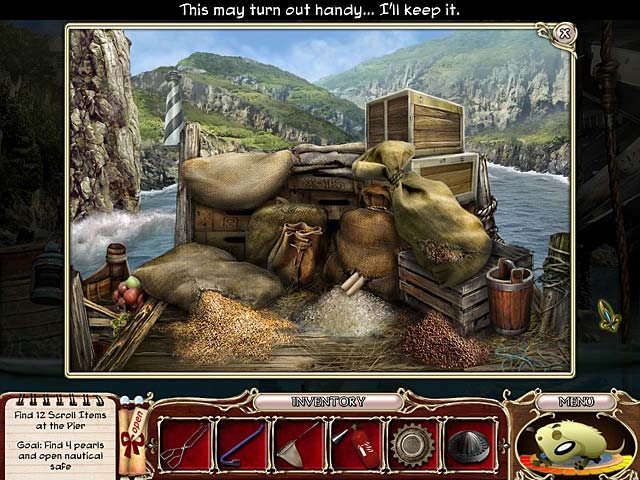Select the red oil can slot
The height and width of the screenshot is (480, 640).
coord(355,442)
